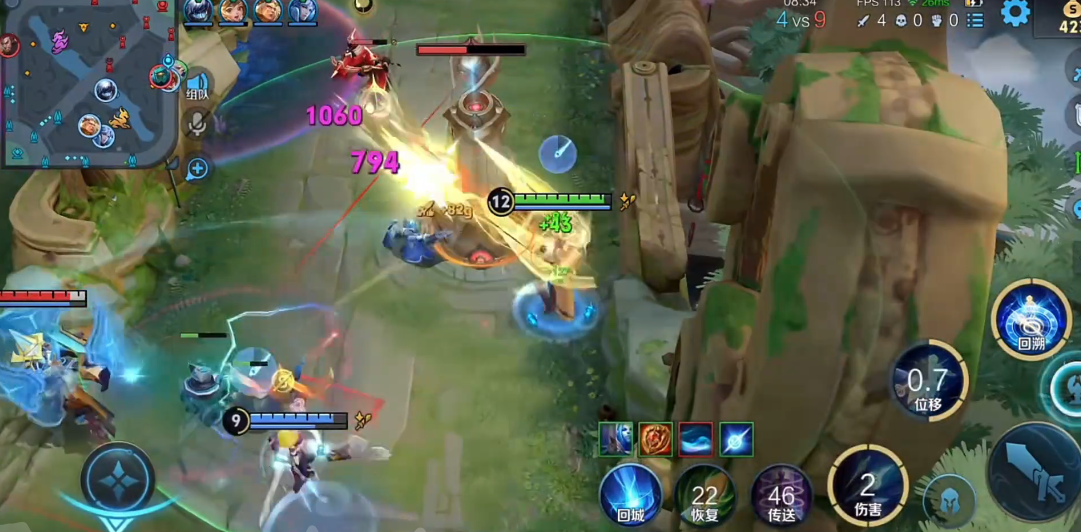Select the glowing blue orb item slot
This screenshot has width=1081, height=532.
click(736, 439)
